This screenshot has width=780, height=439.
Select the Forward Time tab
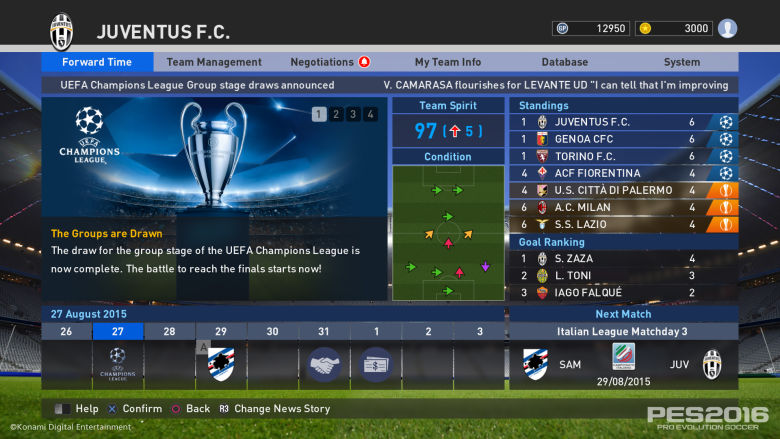[97, 62]
